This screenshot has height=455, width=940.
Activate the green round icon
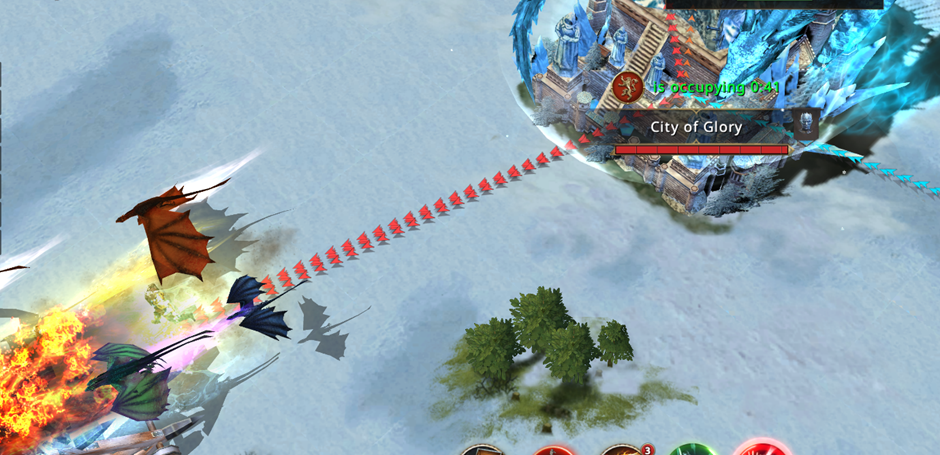(x=693, y=450)
